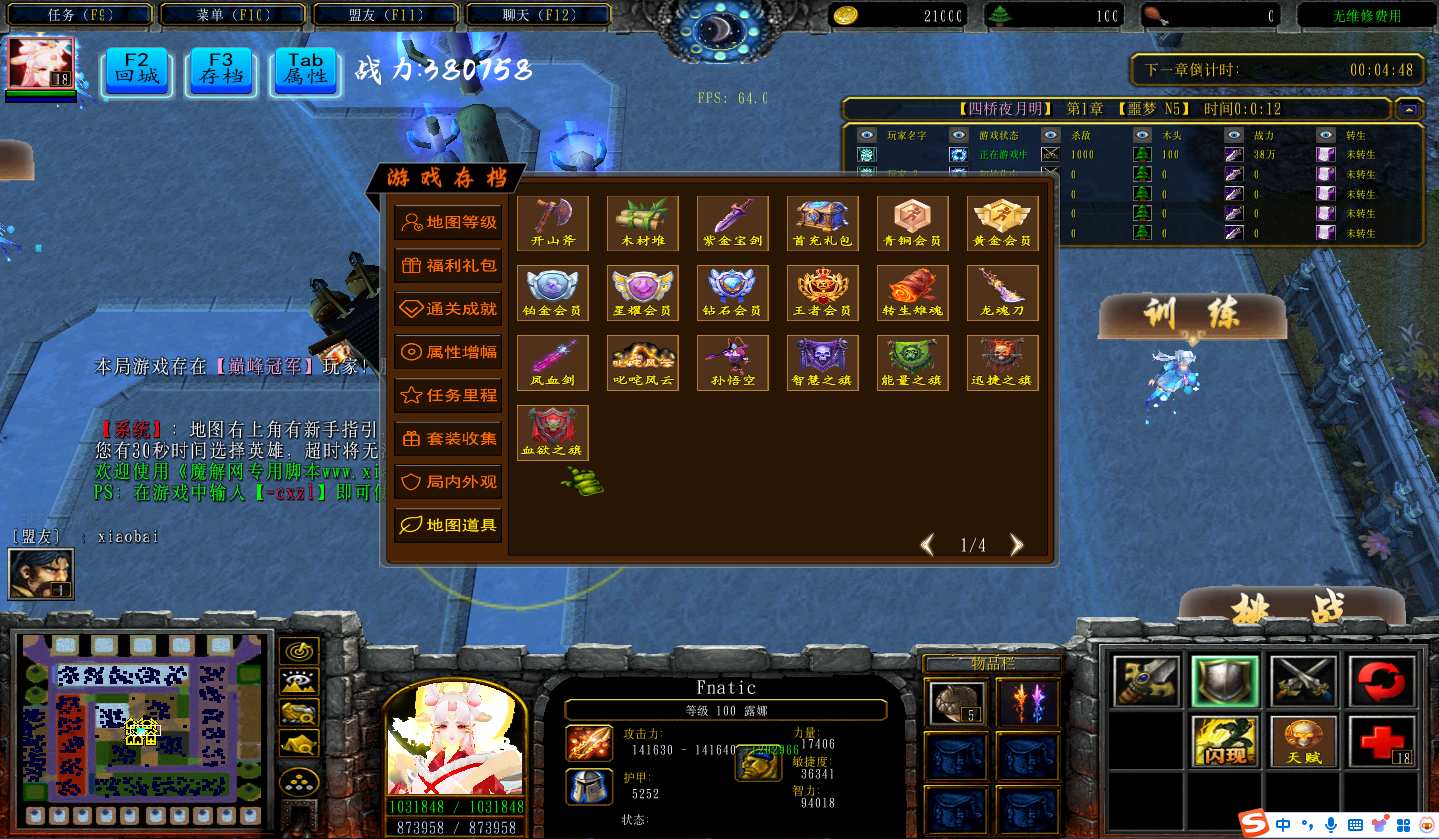Screen dimensions: 1439x839
Task: Click the minimap
Action: pyautogui.click(x=142, y=717)
